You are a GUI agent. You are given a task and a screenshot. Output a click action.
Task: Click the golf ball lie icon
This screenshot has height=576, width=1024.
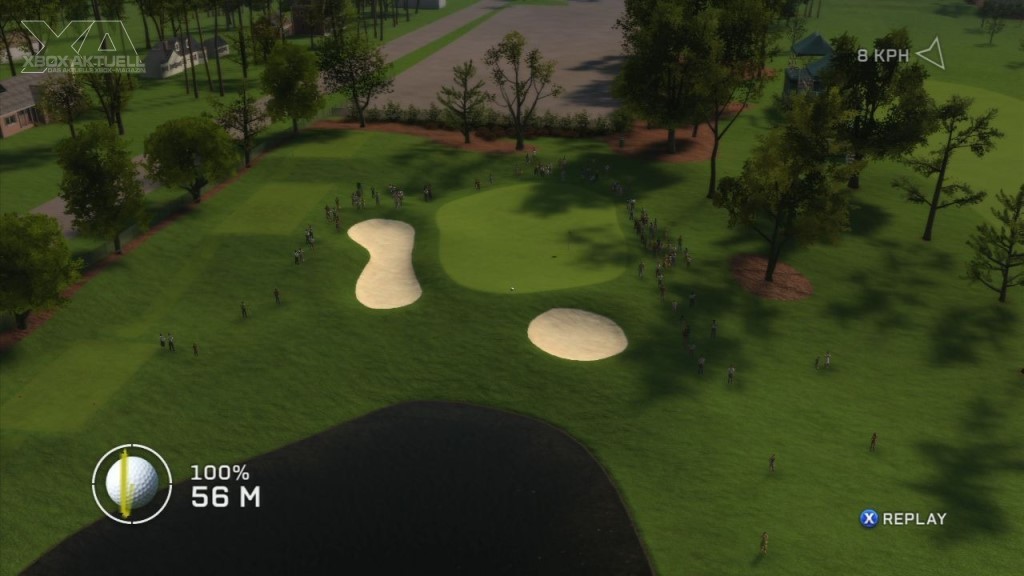(132, 484)
